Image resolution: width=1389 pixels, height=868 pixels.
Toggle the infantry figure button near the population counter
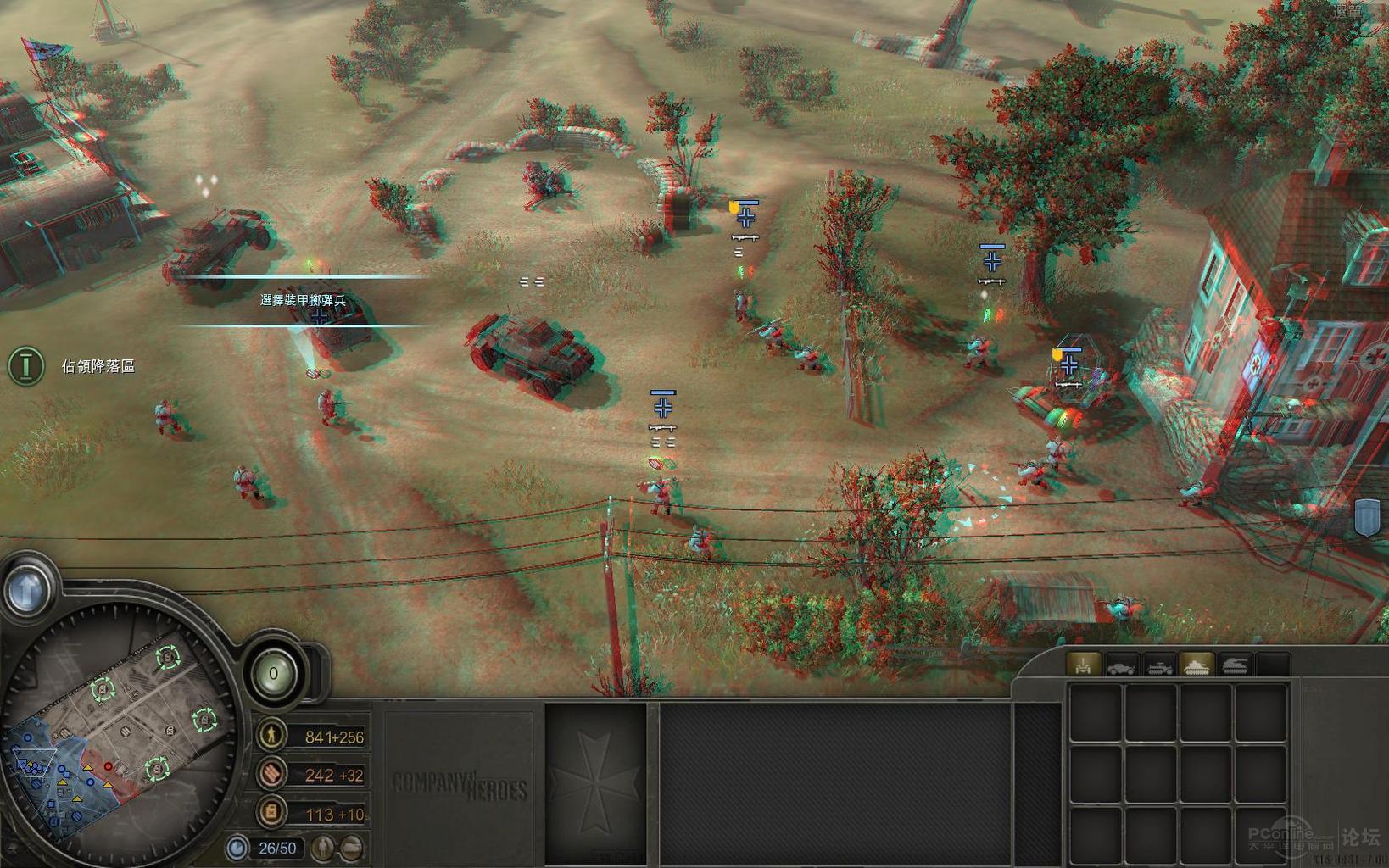tap(322, 848)
